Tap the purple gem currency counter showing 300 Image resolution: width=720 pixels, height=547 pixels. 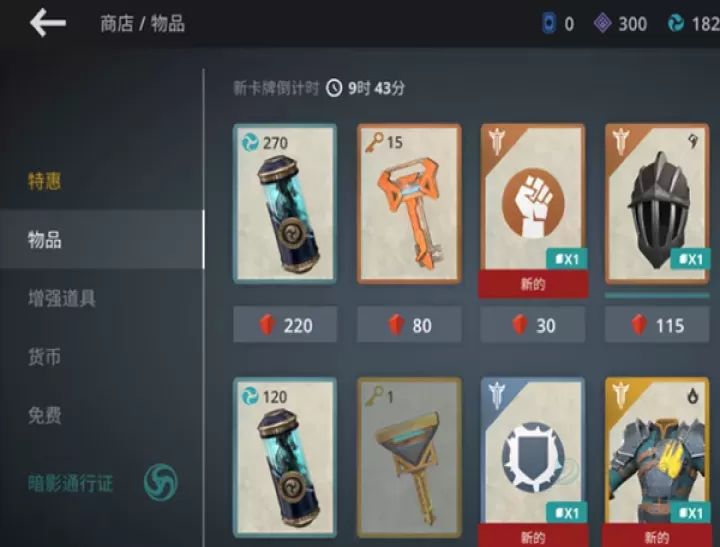621,23
